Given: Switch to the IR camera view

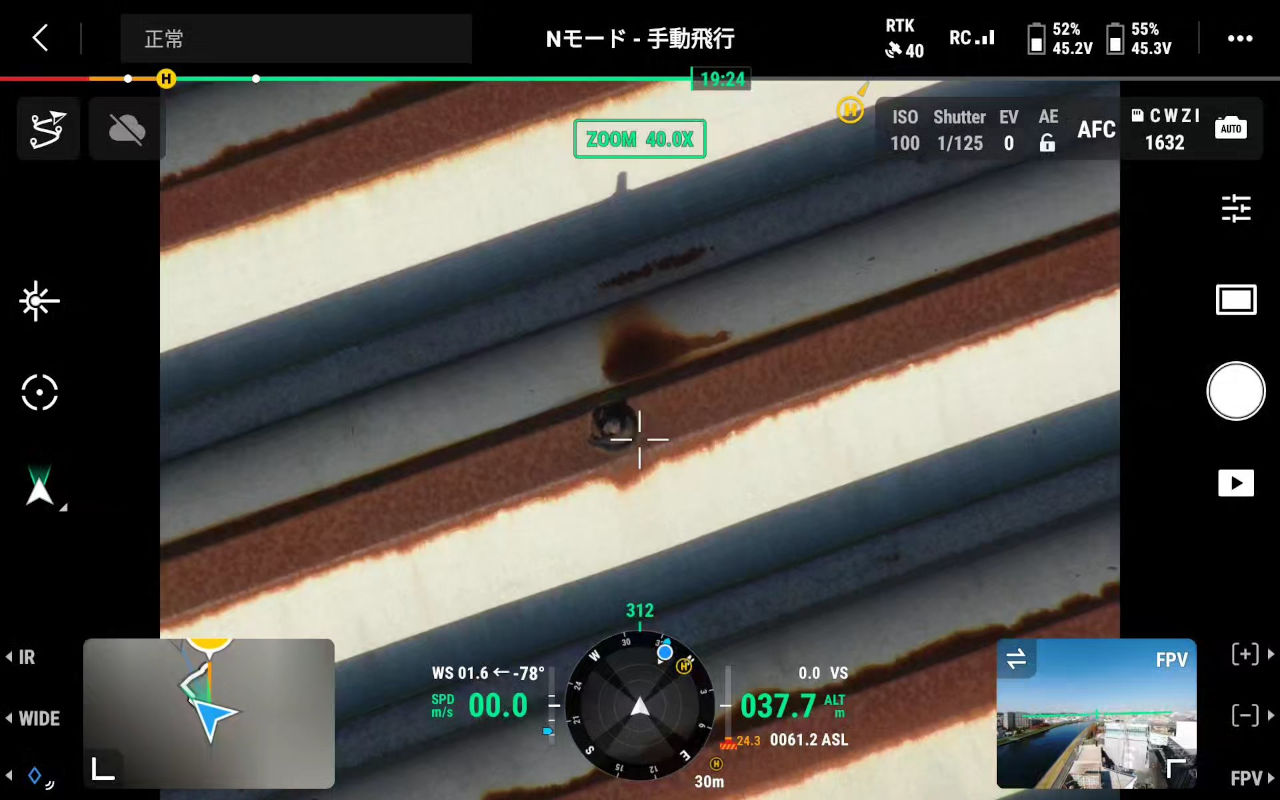Looking at the screenshot, I should pyautogui.click(x=22, y=657).
